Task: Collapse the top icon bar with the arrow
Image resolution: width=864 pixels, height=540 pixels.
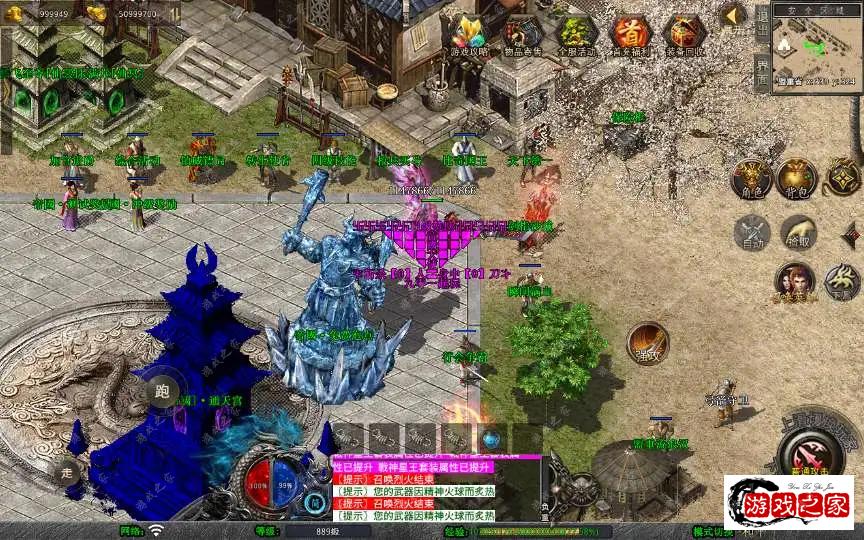Action: (735, 15)
